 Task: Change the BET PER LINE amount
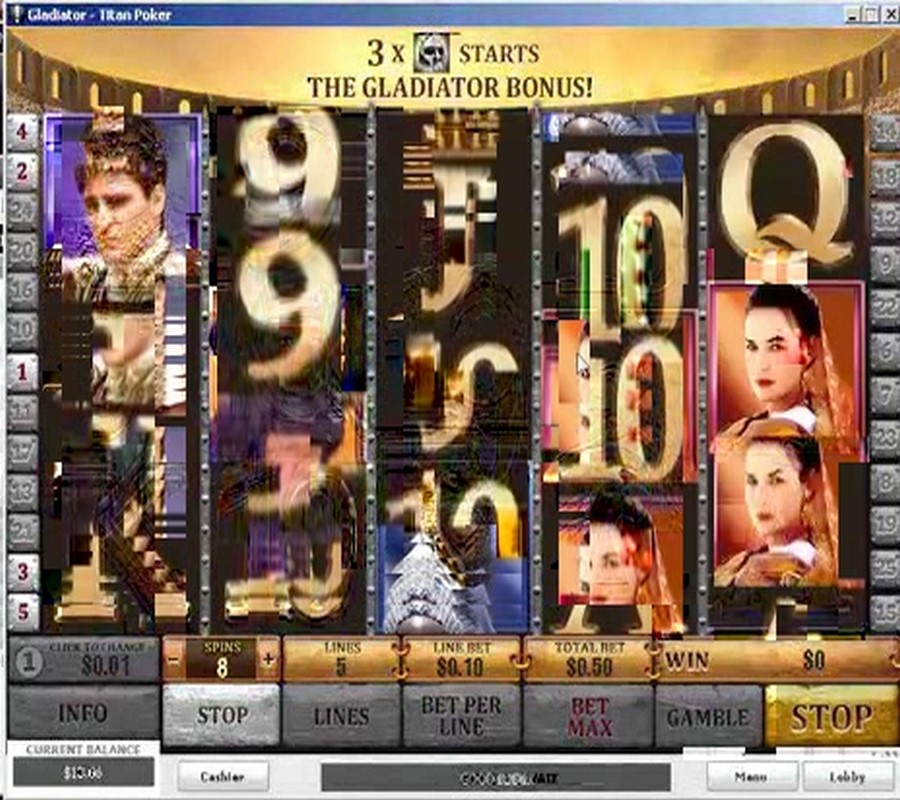coord(461,715)
